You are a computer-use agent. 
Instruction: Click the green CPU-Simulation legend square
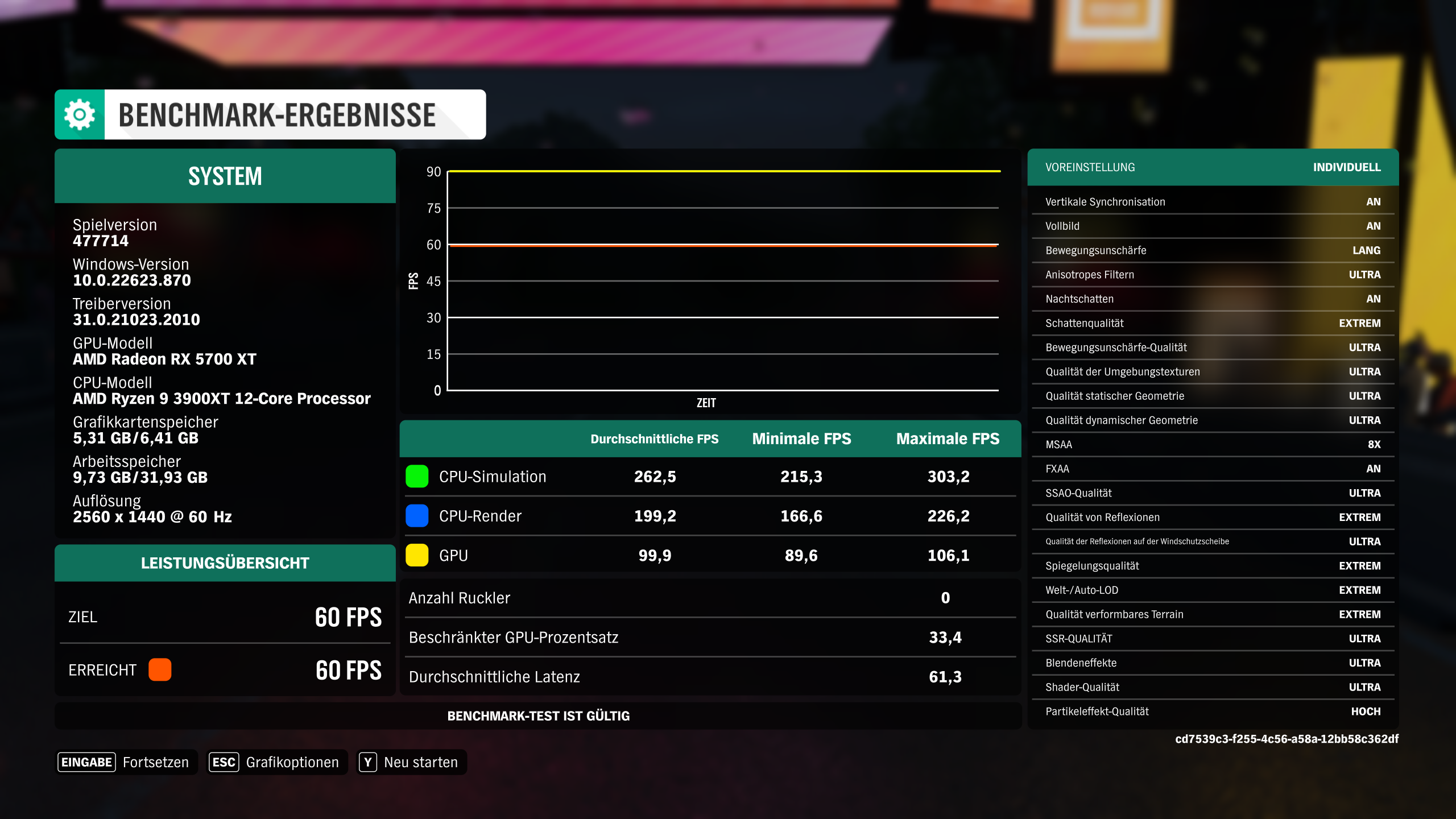pos(416,477)
